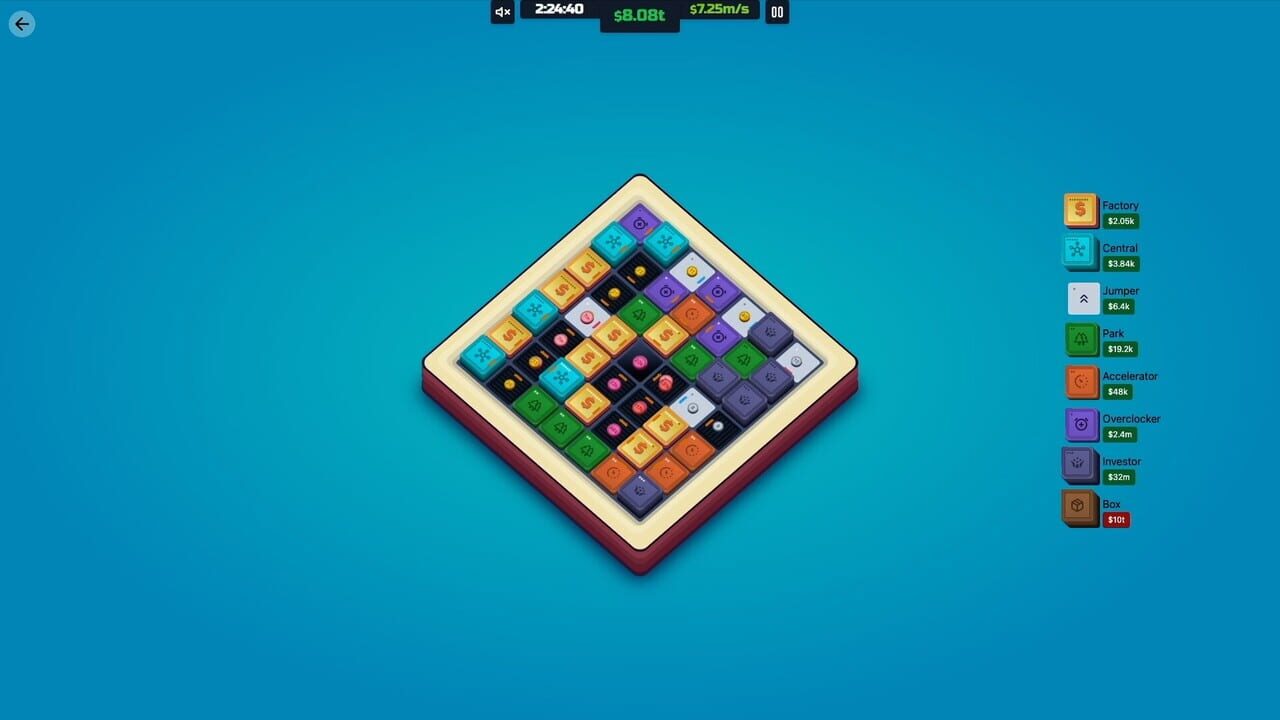Click the back arrow to leave the level
Image resolution: width=1280 pixels, height=720 pixels.
pyautogui.click(x=21, y=23)
